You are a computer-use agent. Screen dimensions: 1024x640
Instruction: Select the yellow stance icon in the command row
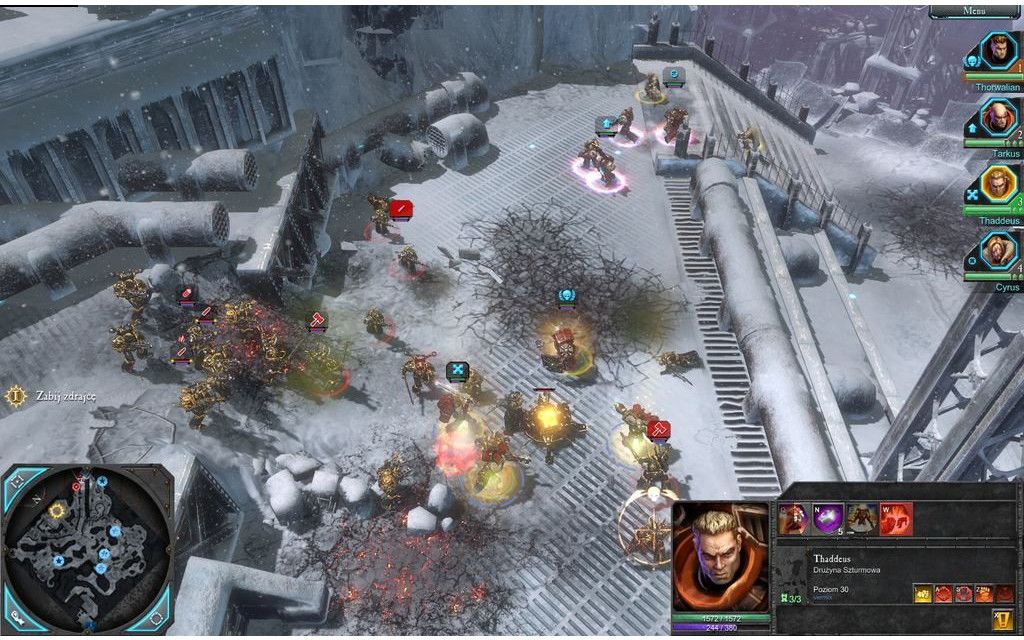[922, 593]
